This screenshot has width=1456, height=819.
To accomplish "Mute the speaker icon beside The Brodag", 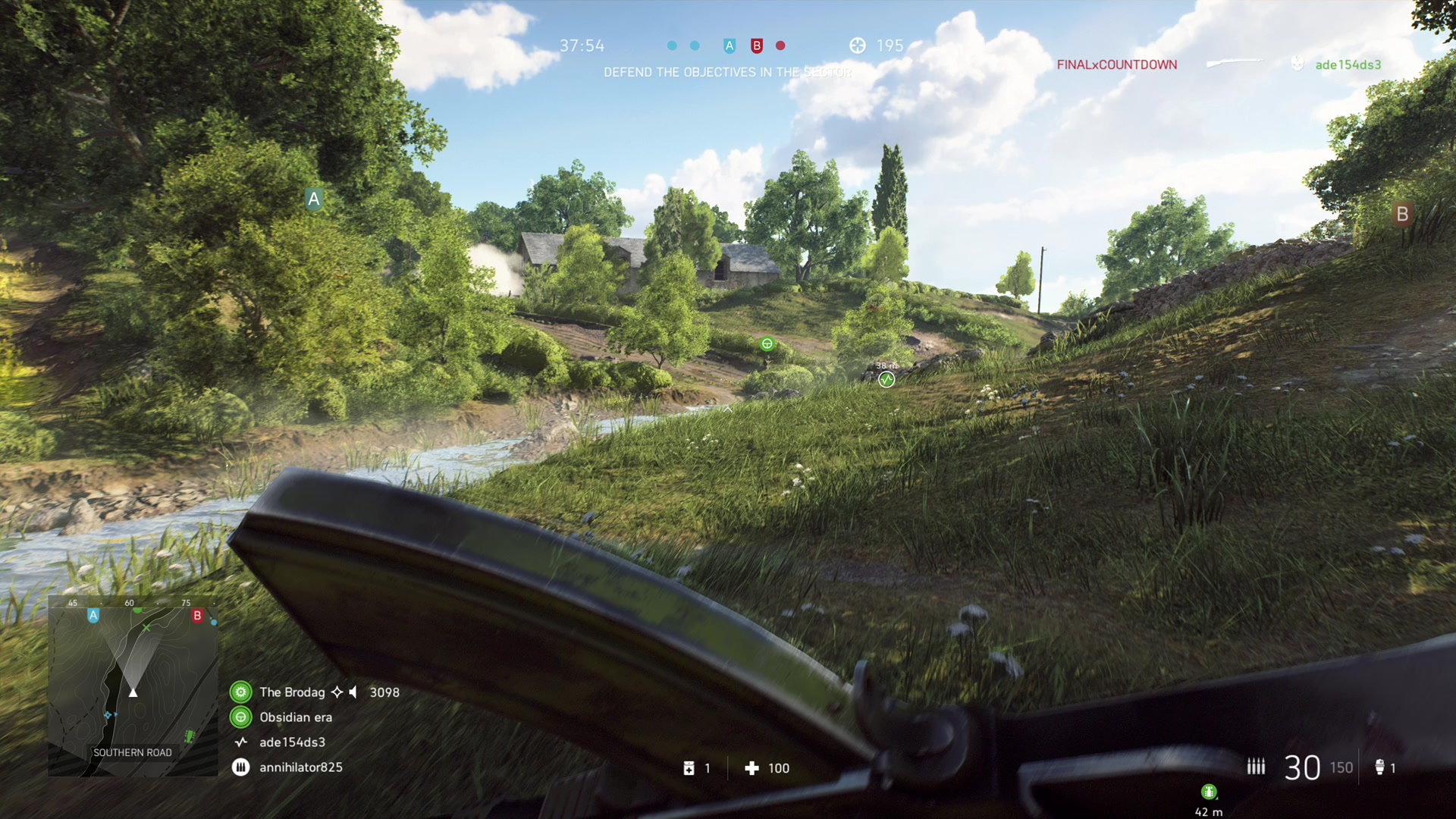I will [x=353, y=692].
